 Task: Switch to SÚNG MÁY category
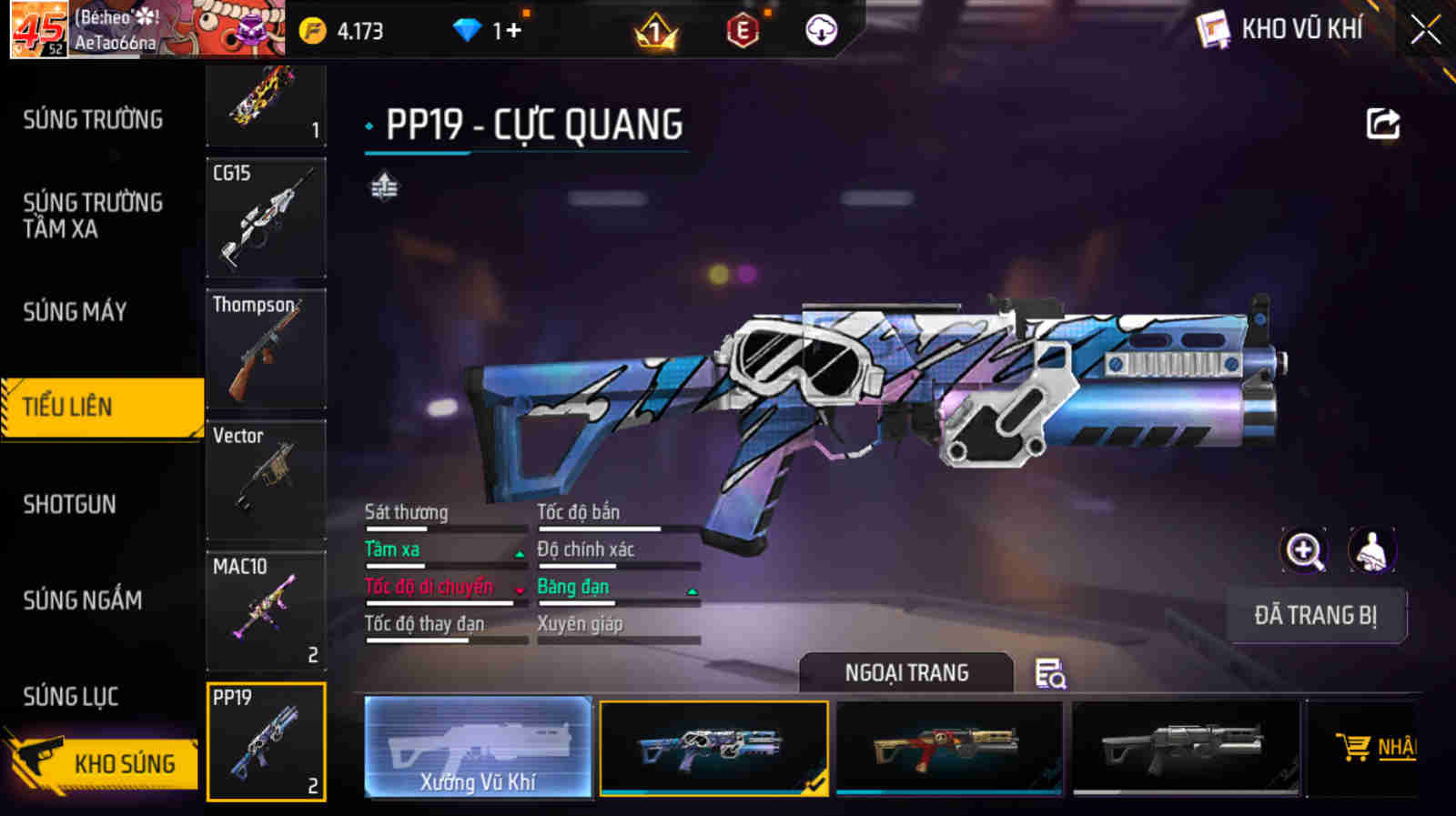tap(75, 312)
